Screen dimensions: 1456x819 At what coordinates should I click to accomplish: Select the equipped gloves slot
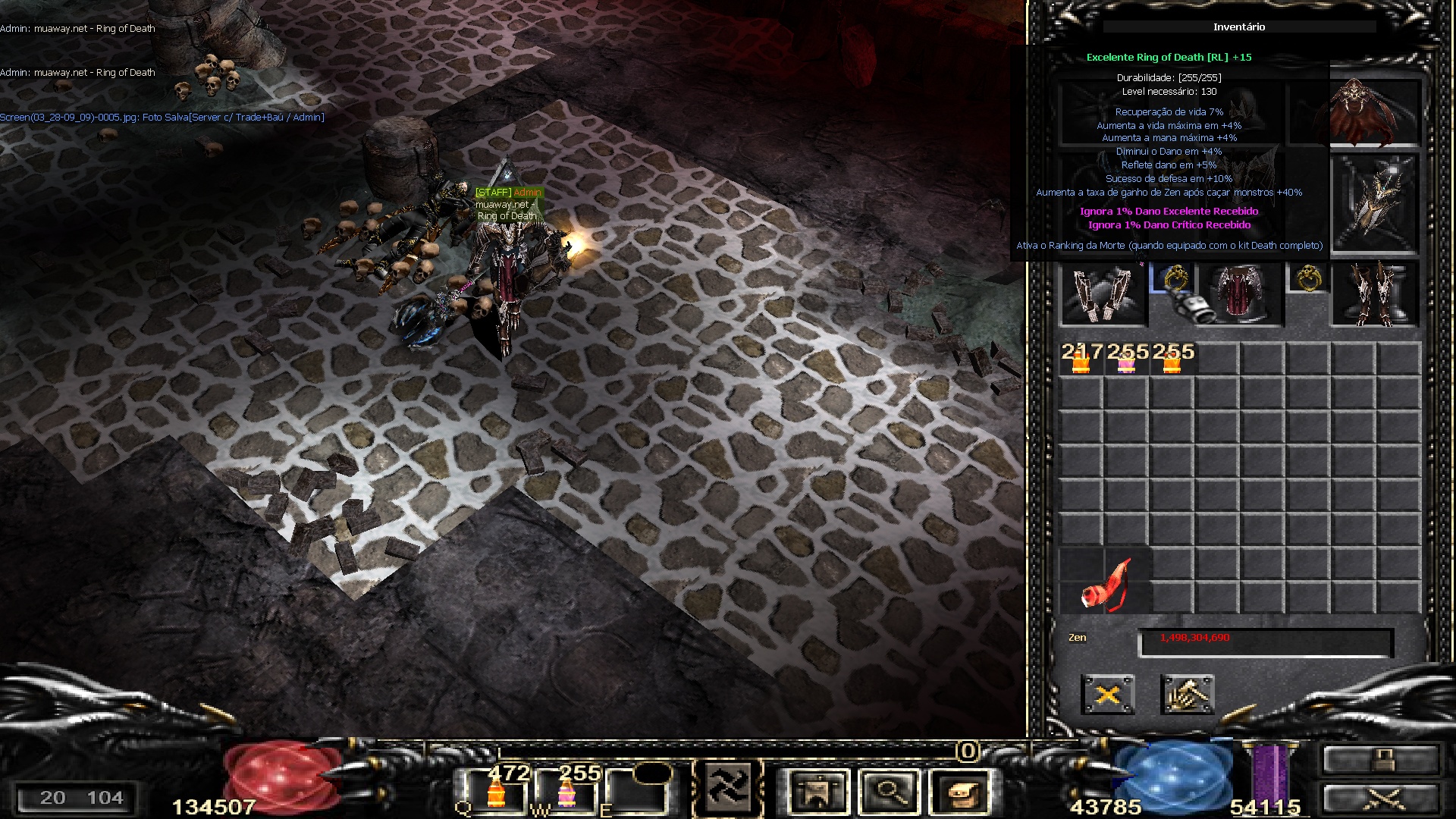1103,295
